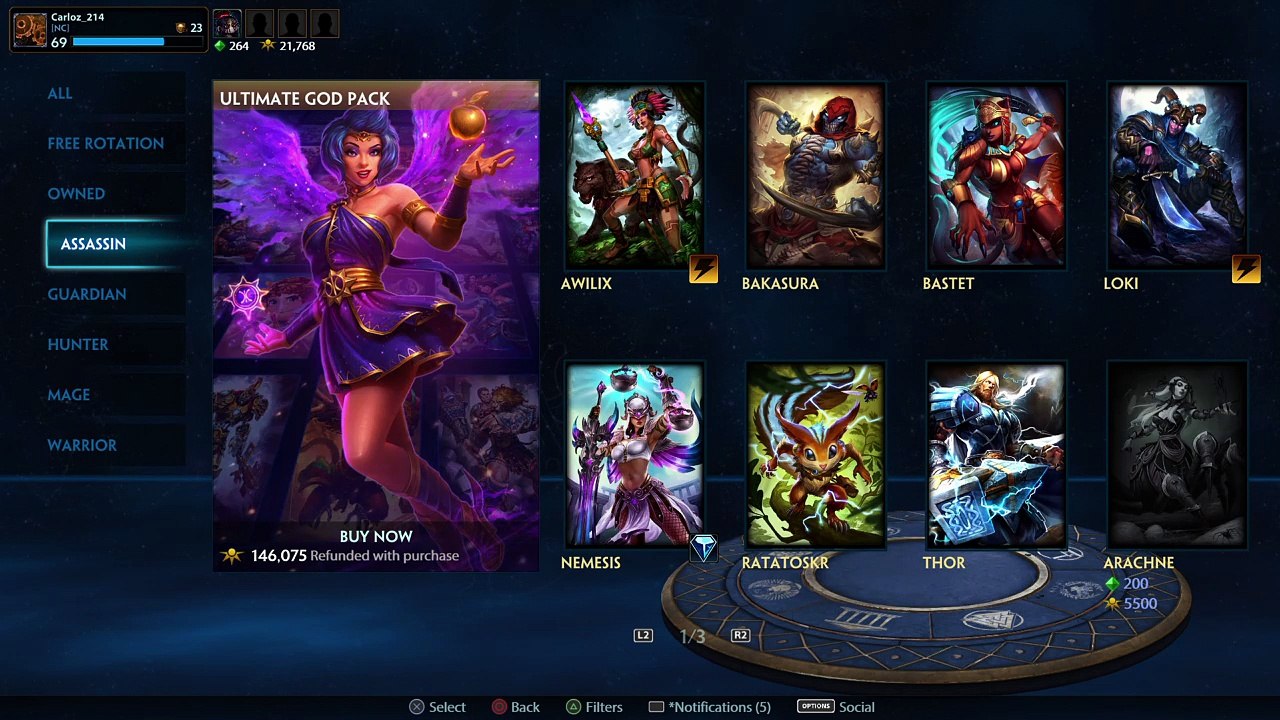Select the Loki god card
1280x720 pixels.
point(1177,177)
